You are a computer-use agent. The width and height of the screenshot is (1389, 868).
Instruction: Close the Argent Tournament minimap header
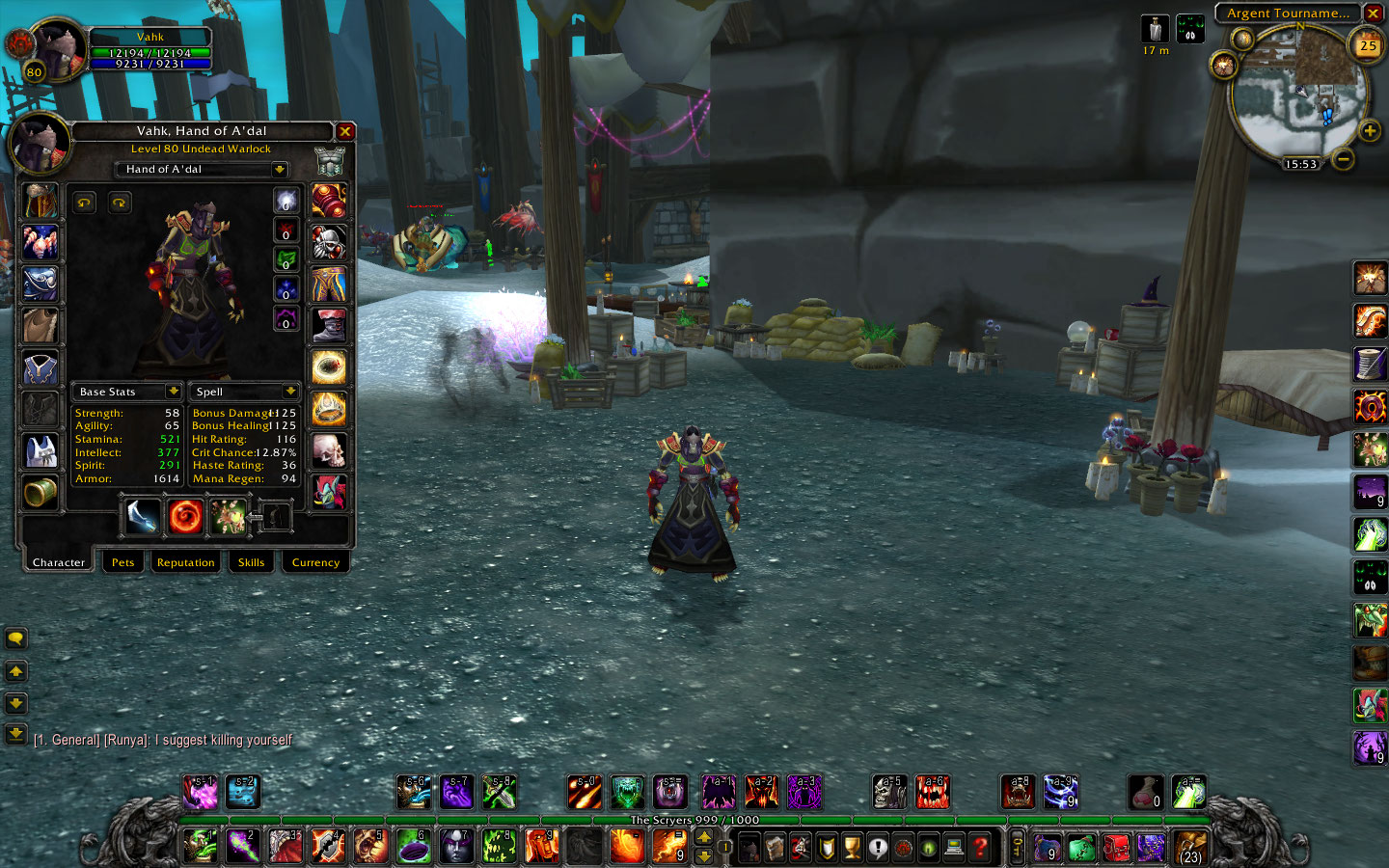click(1373, 14)
